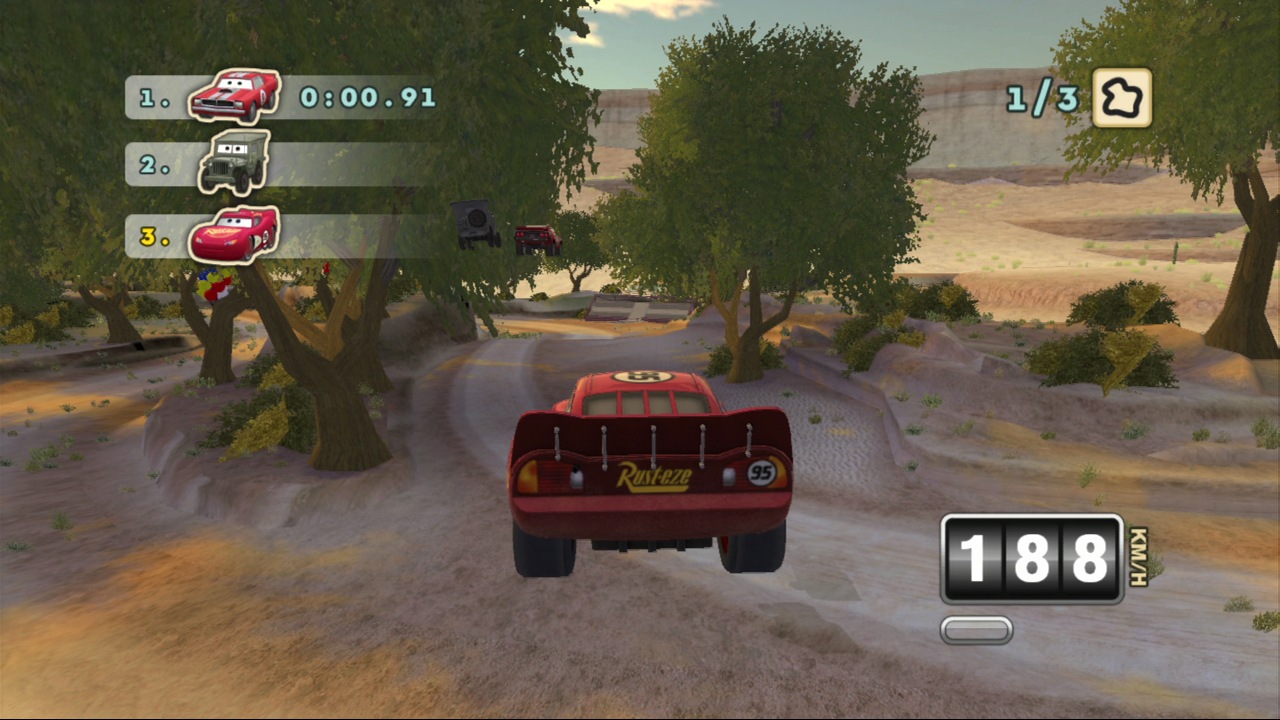Select the first-place red racer portrait
1280x720 pixels.
tap(234, 96)
